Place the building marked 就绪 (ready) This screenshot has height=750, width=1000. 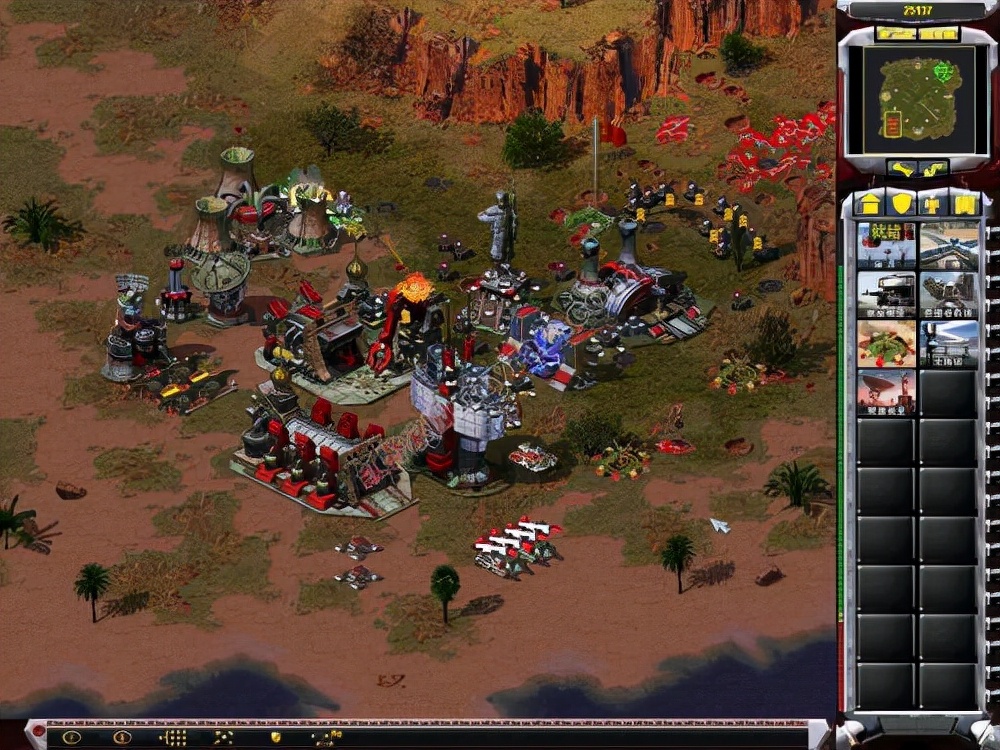886,246
